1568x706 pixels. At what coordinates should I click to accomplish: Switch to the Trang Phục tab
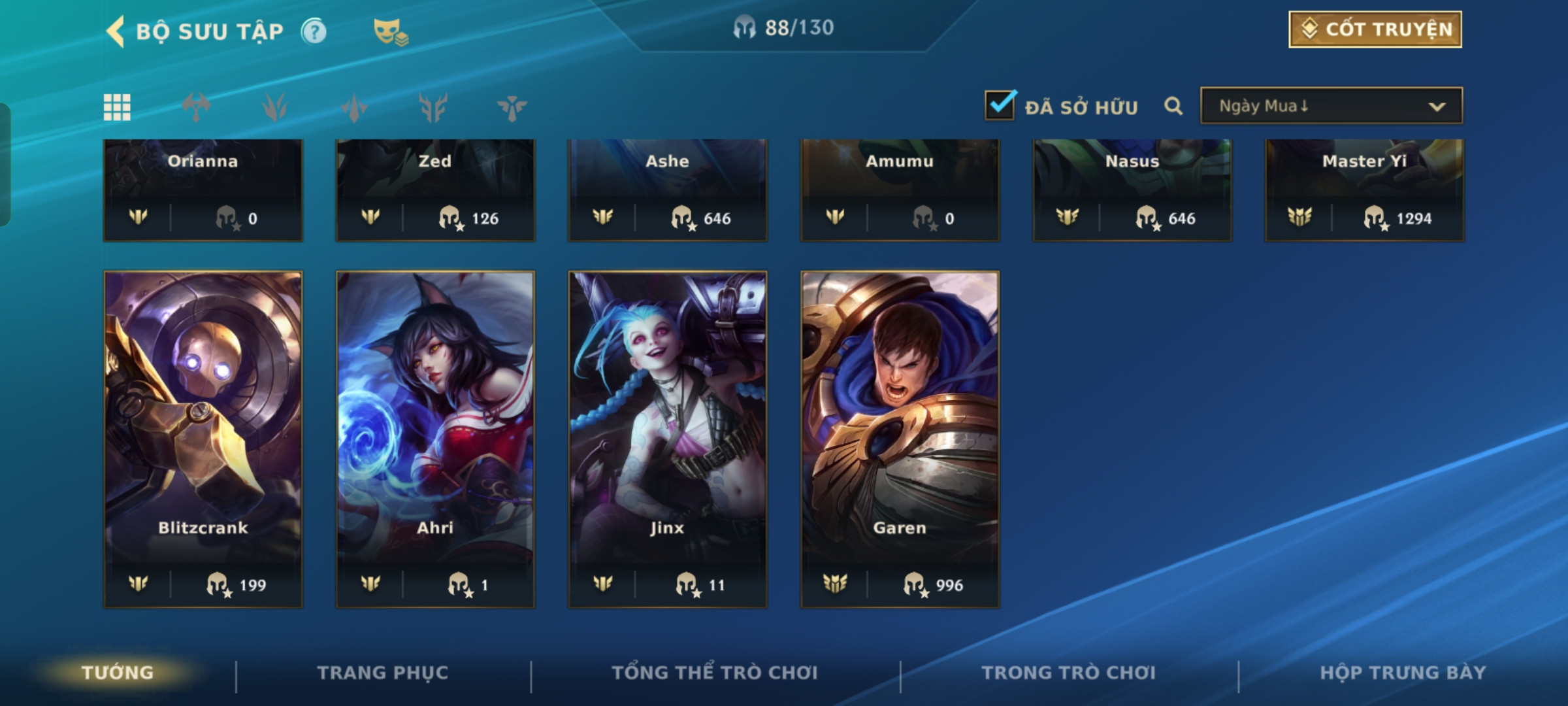coord(383,673)
